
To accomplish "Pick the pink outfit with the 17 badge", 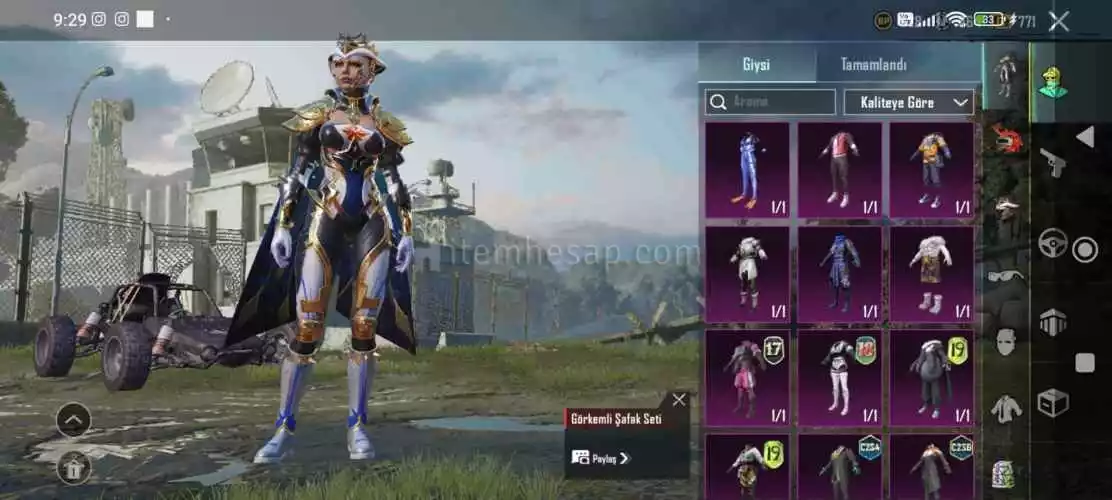I will pos(746,374).
